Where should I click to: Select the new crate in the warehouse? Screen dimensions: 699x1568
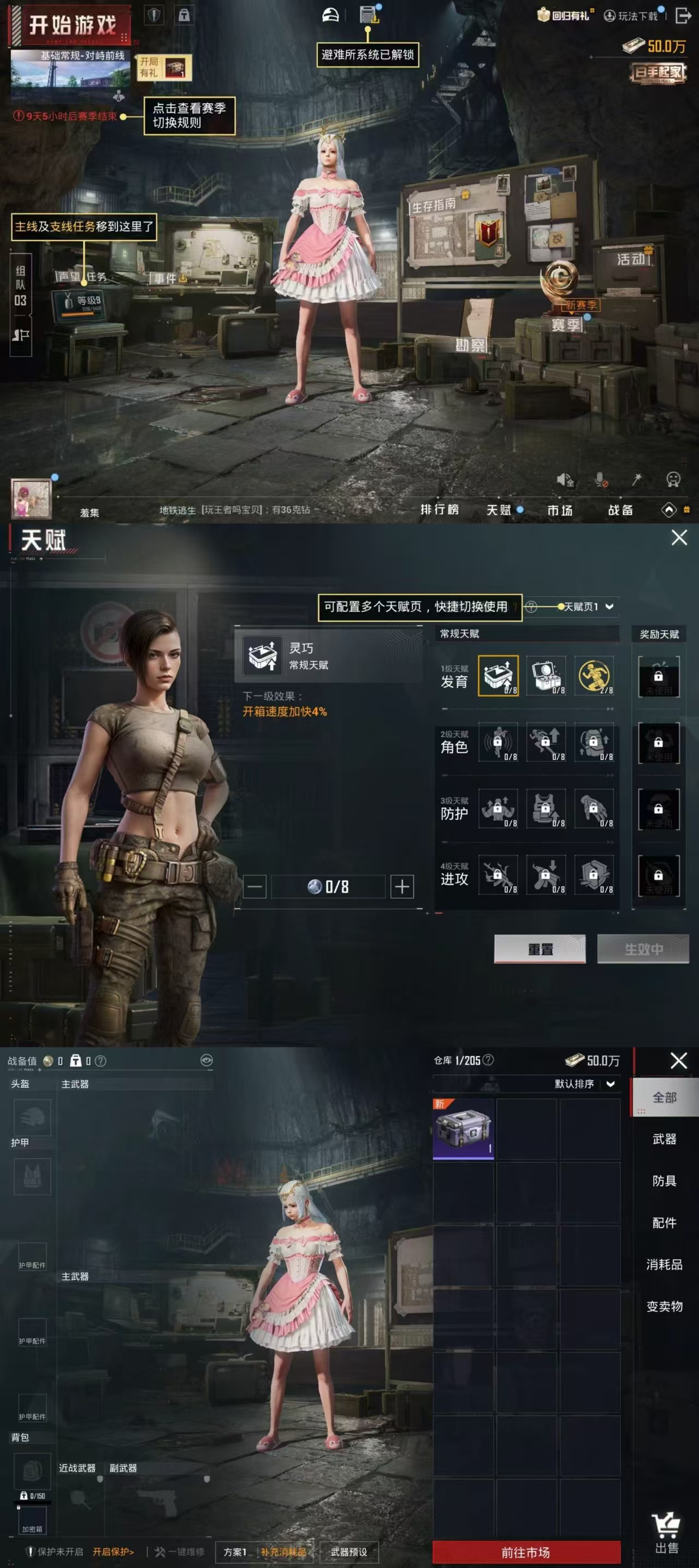[464, 1129]
